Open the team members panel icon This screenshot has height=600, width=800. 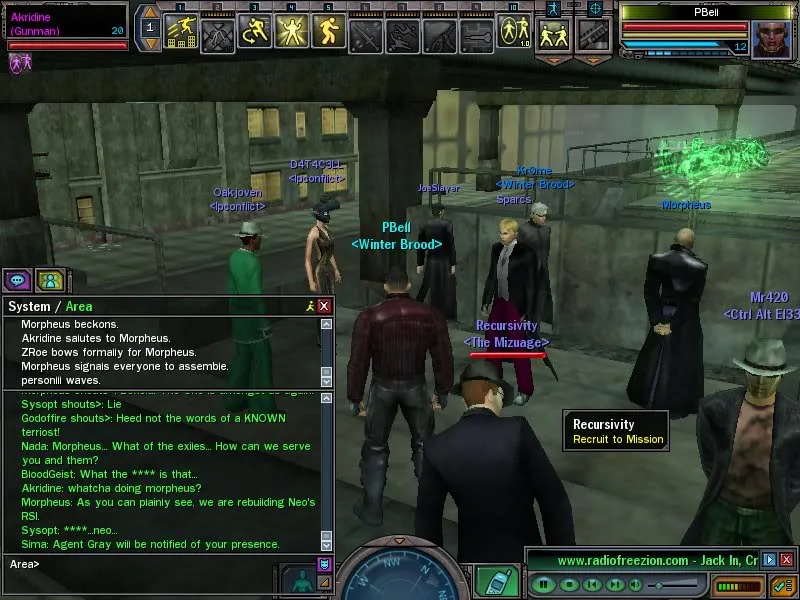50,281
